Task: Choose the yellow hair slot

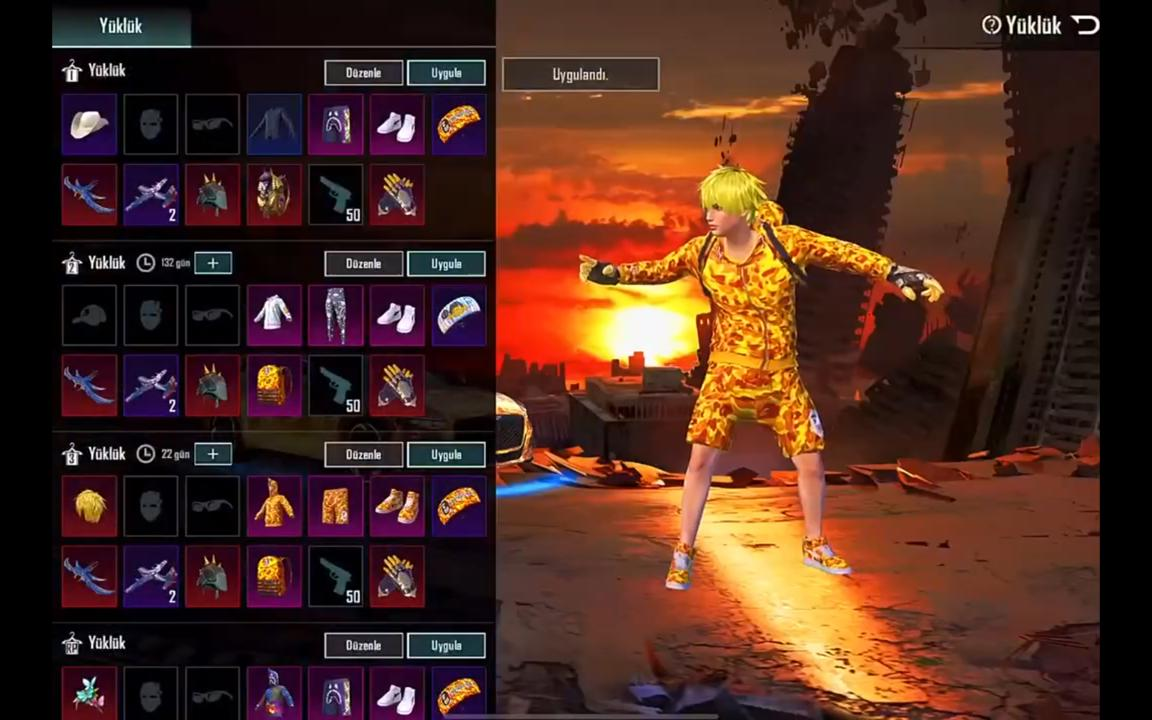Action: click(89, 506)
